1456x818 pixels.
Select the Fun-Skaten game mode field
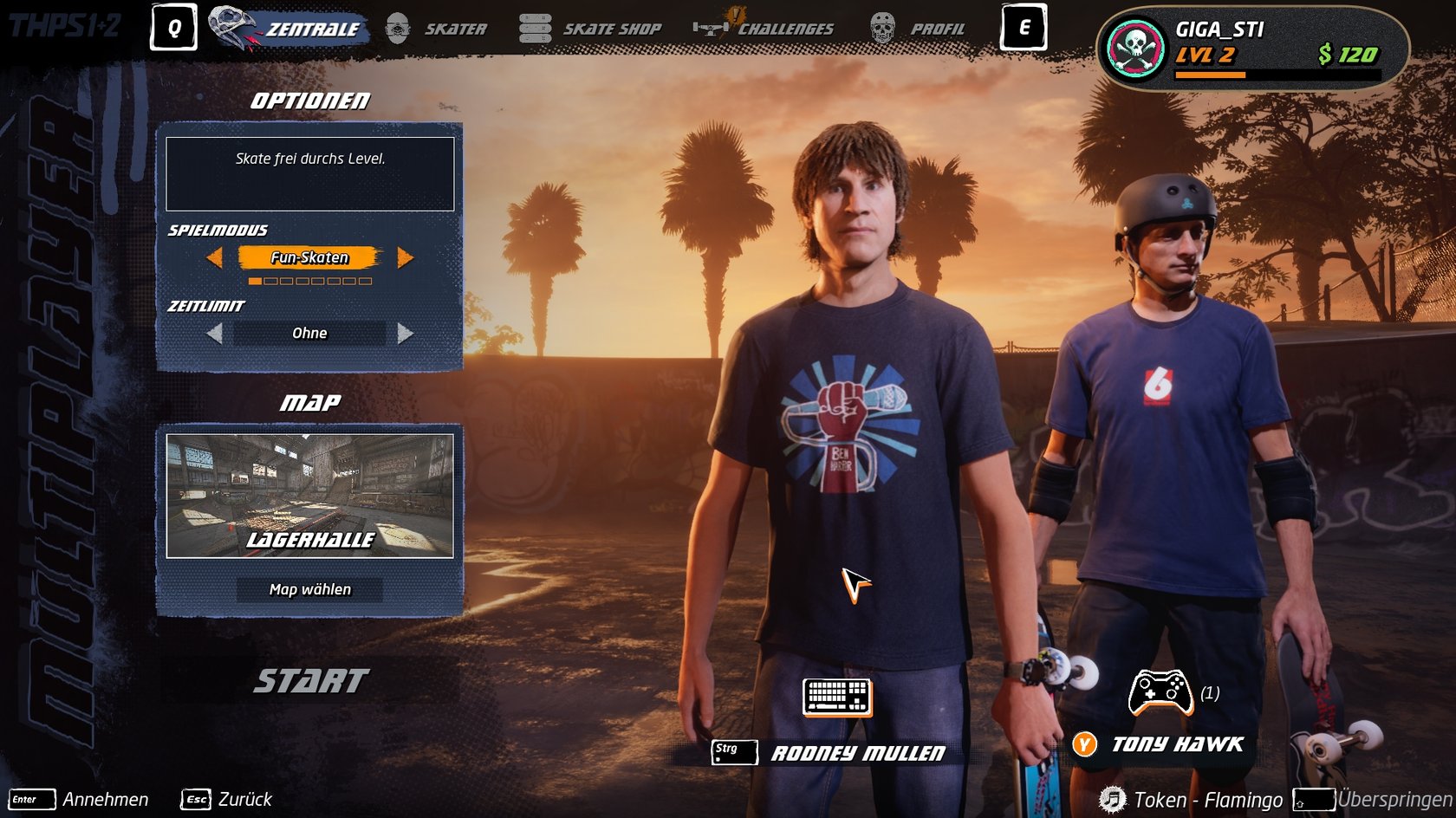click(309, 257)
